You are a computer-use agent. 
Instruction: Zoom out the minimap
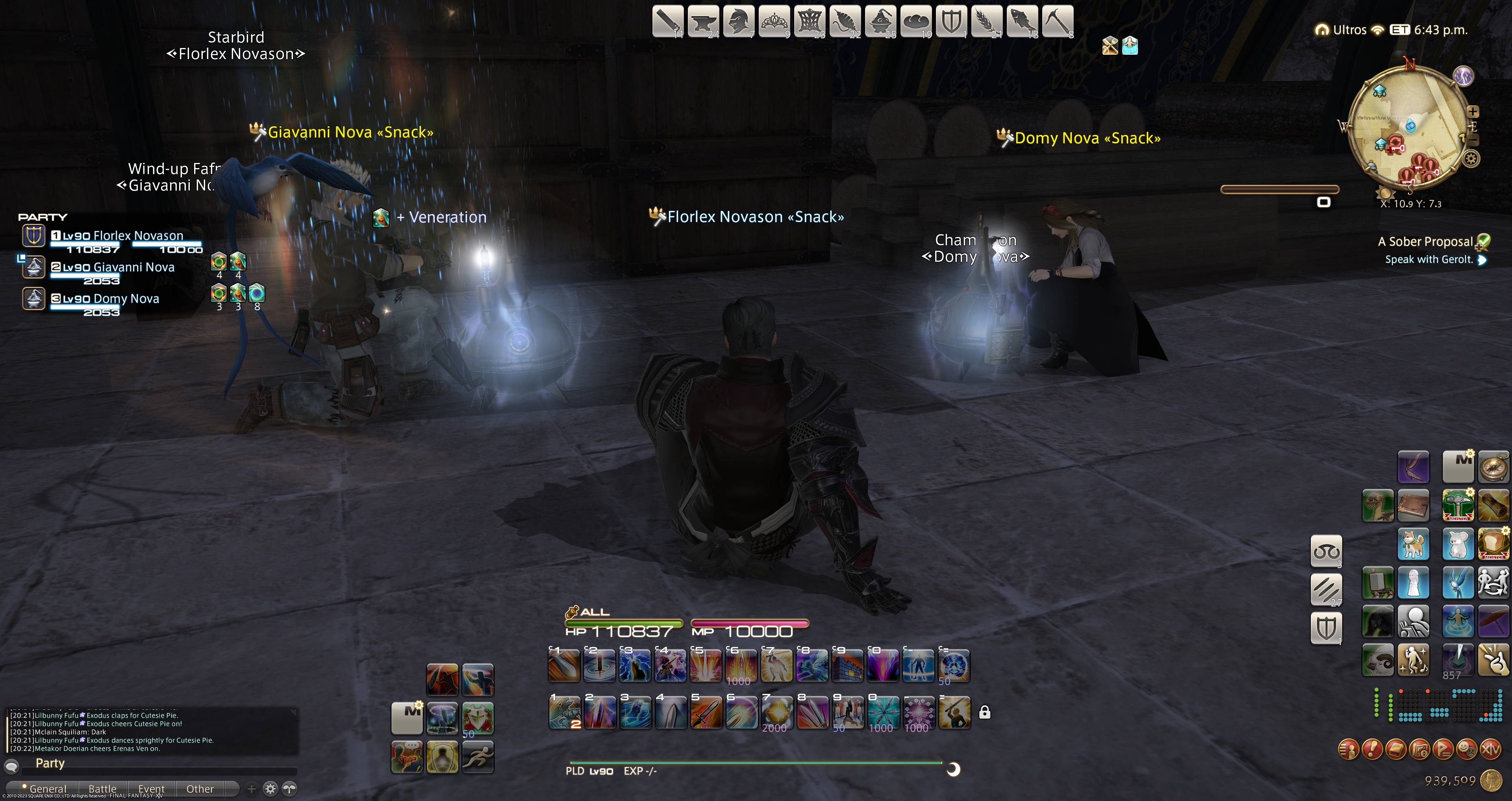click(x=1473, y=140)
